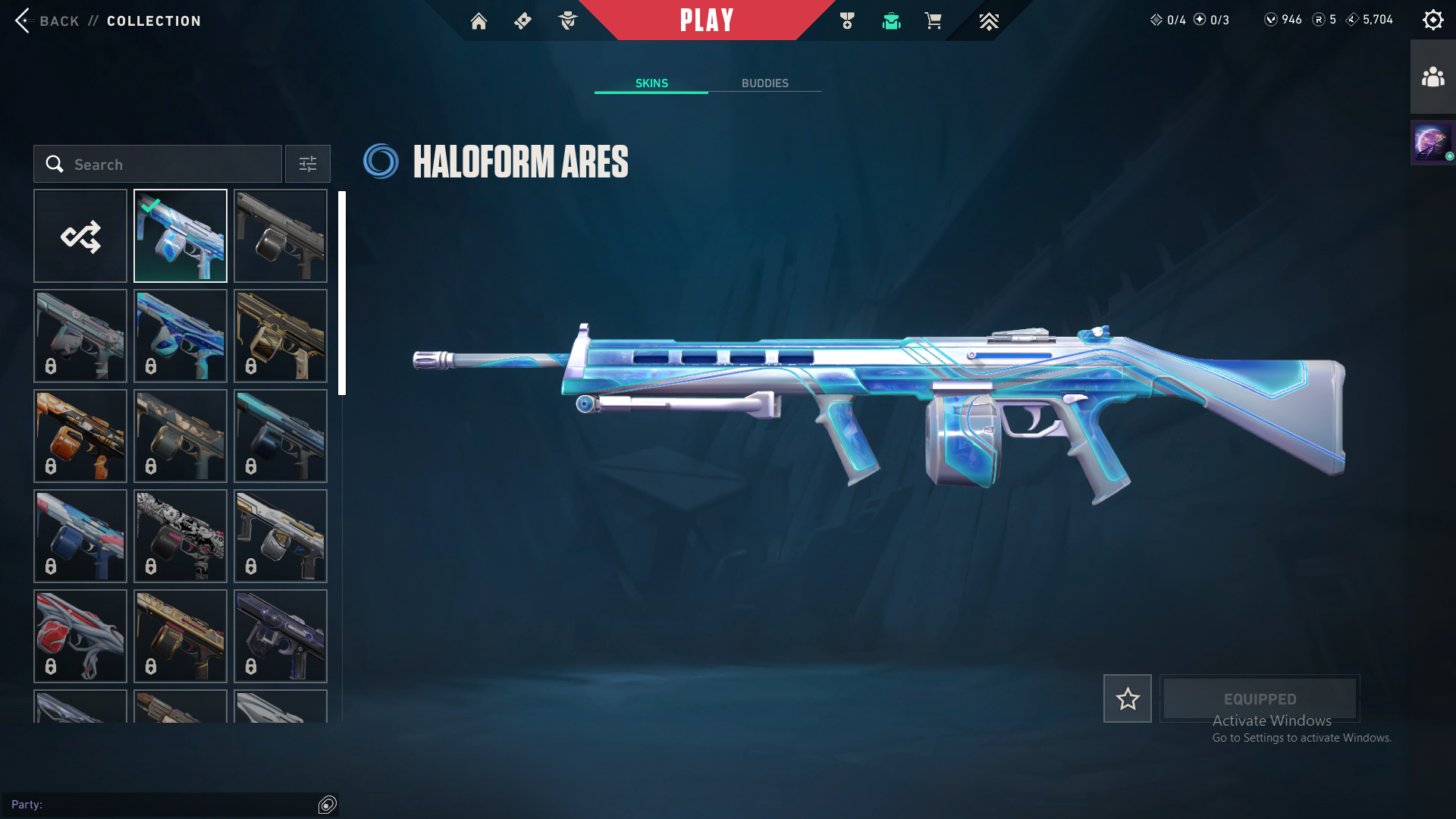Click the red PLAY button

coord(706,20)
